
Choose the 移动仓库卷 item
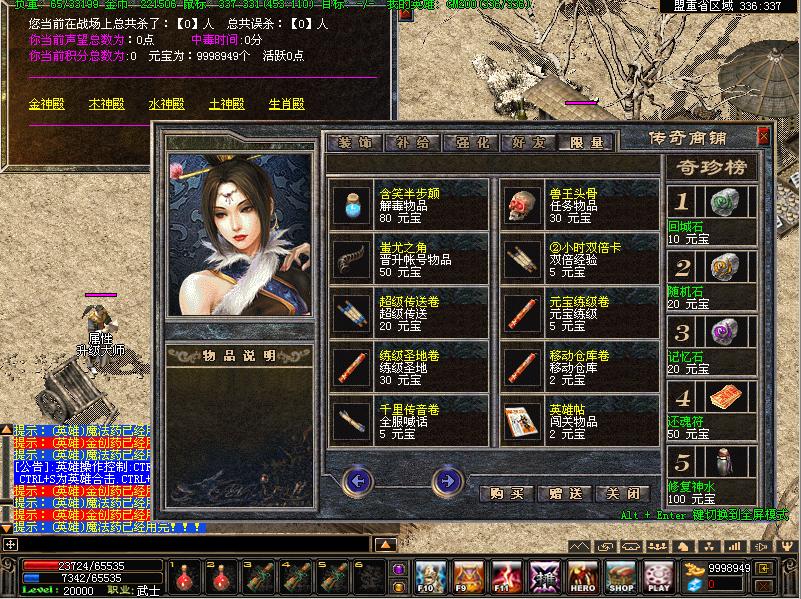pyautogui.click(x=520, y=368)
